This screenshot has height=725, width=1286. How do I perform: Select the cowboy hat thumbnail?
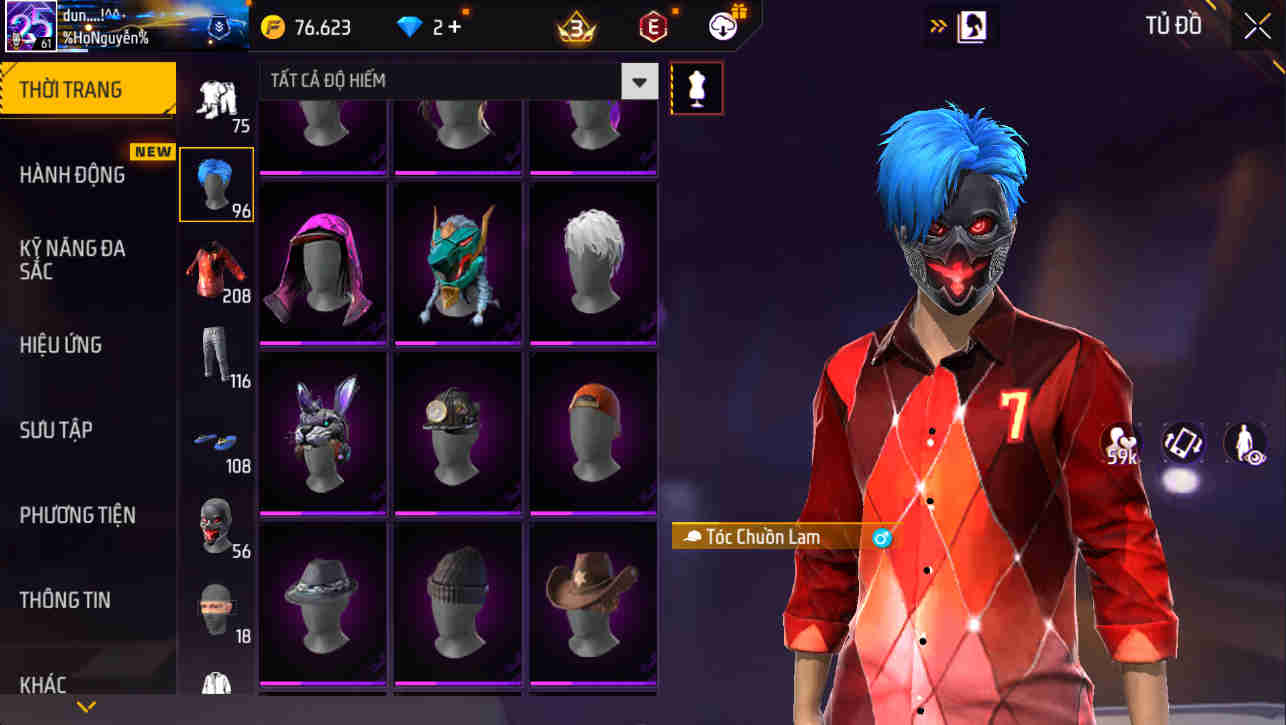coord(593,602)
